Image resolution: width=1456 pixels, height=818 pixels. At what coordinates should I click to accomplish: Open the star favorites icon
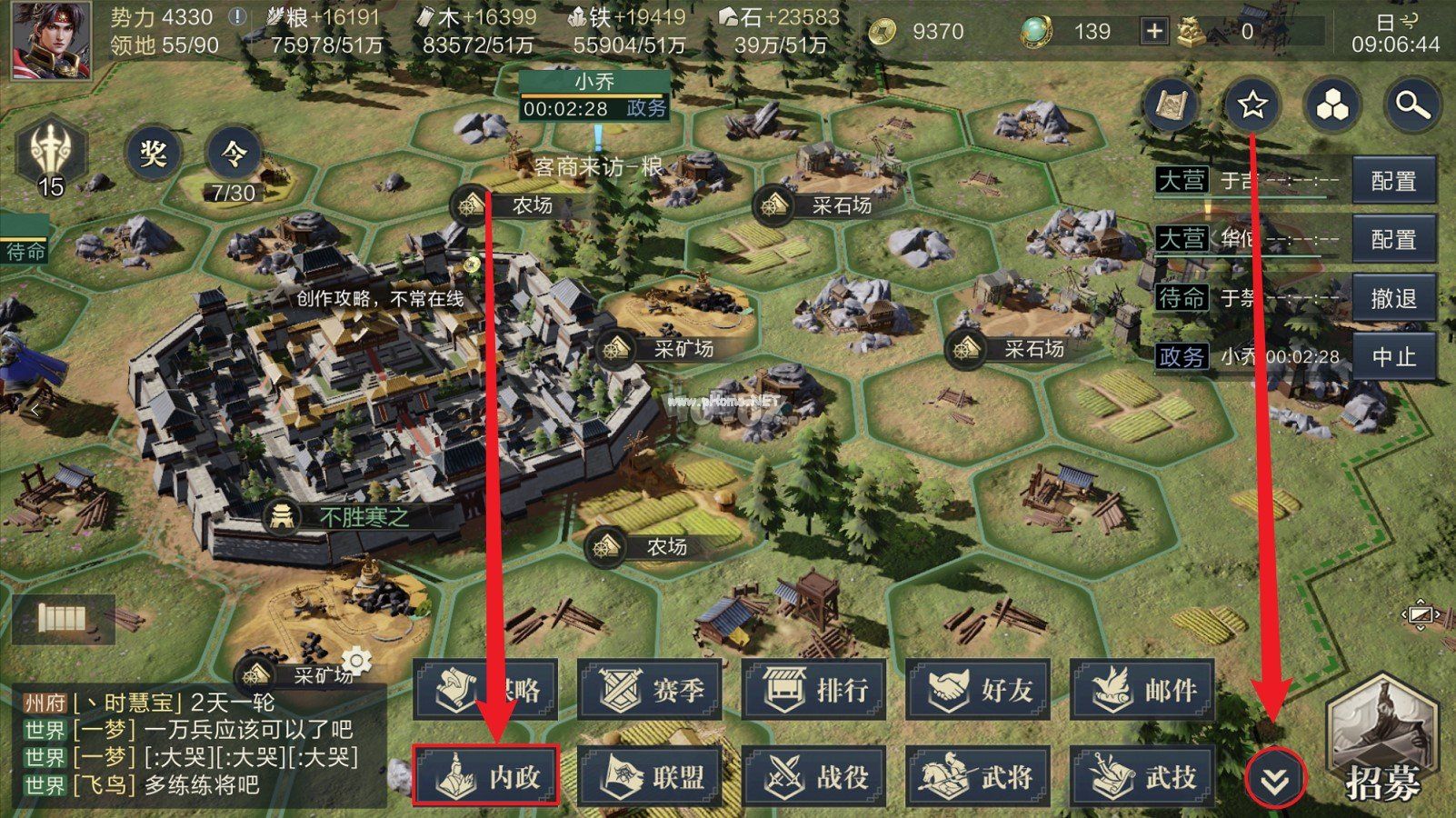point(1252,105)
